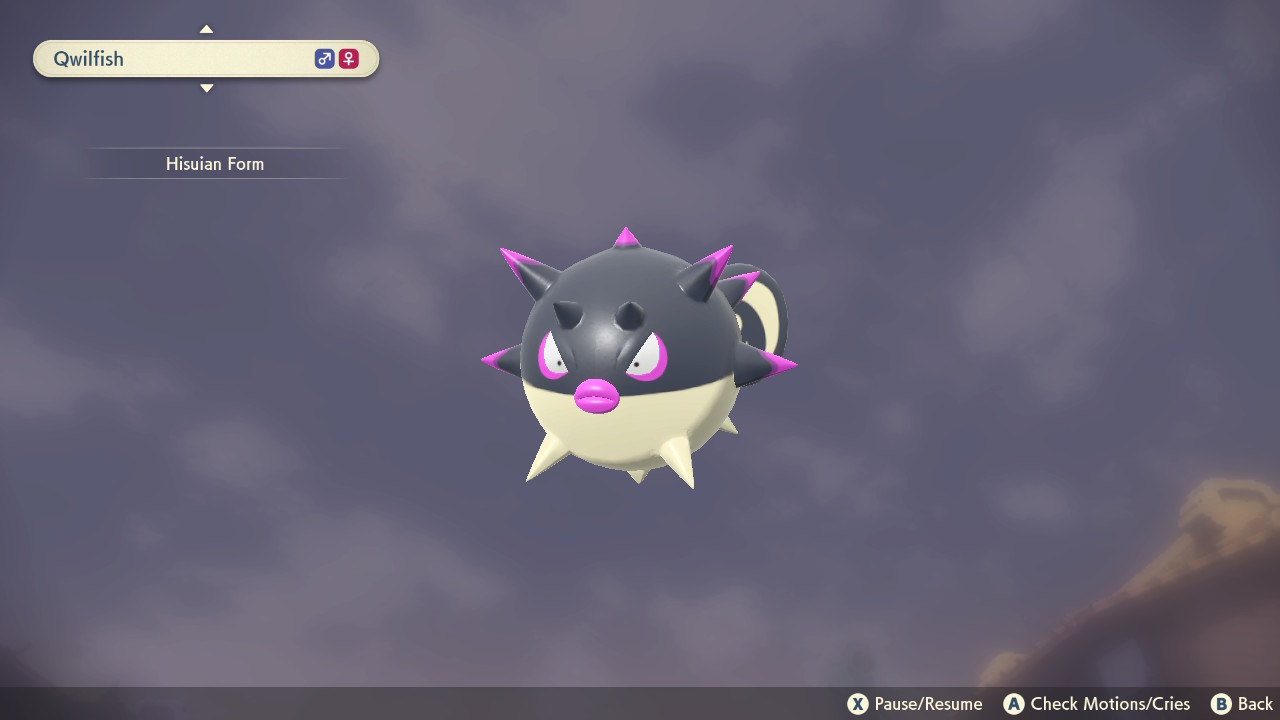The image size is (1280, 720).
Task: Click the A button icon for Check Motions/Cries
Action: [x=1011, y=703]
